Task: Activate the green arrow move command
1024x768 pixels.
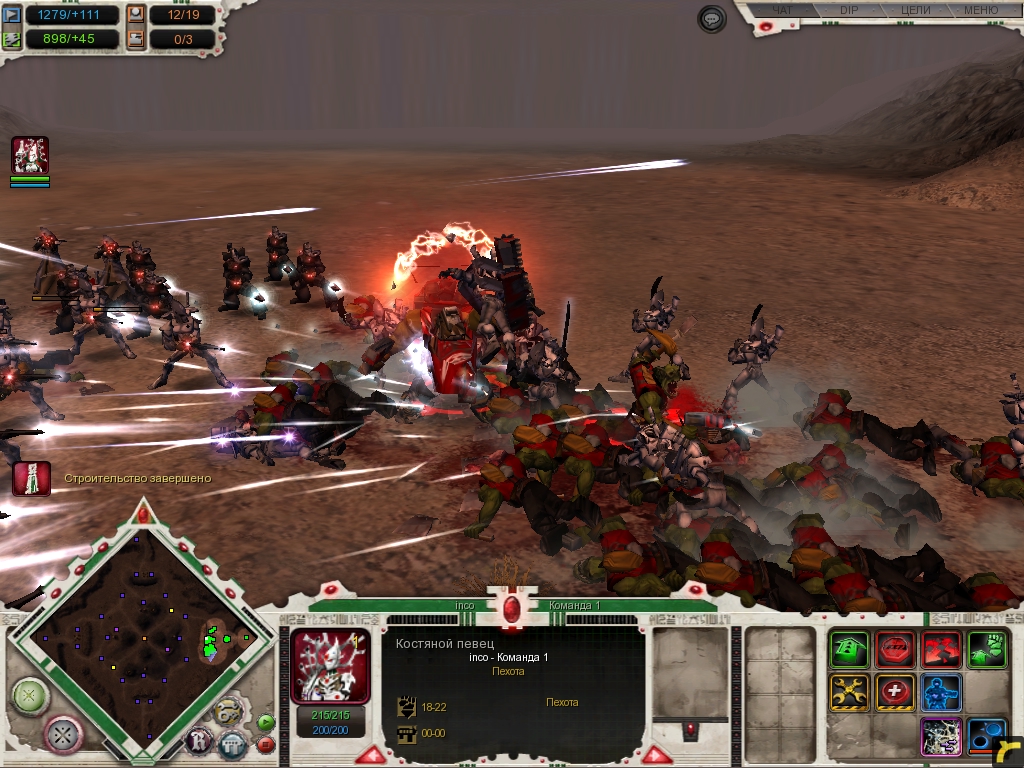Action: (848, 650)
